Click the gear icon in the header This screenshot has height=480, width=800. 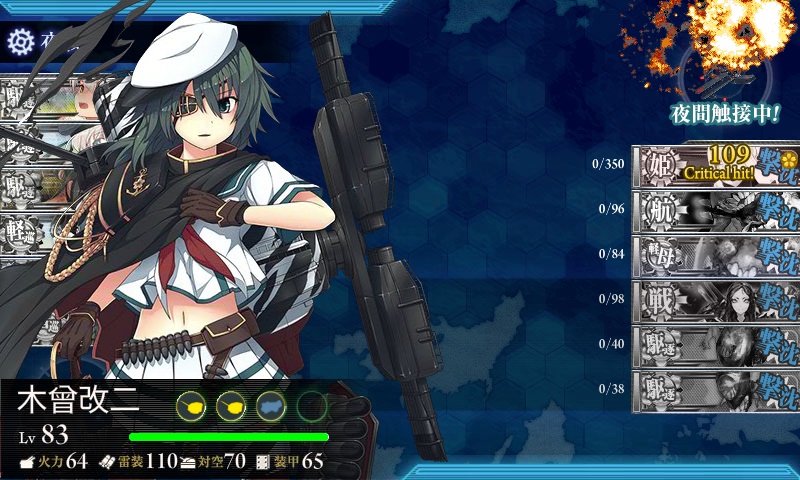pyautogui.click(x=20, y=42)
